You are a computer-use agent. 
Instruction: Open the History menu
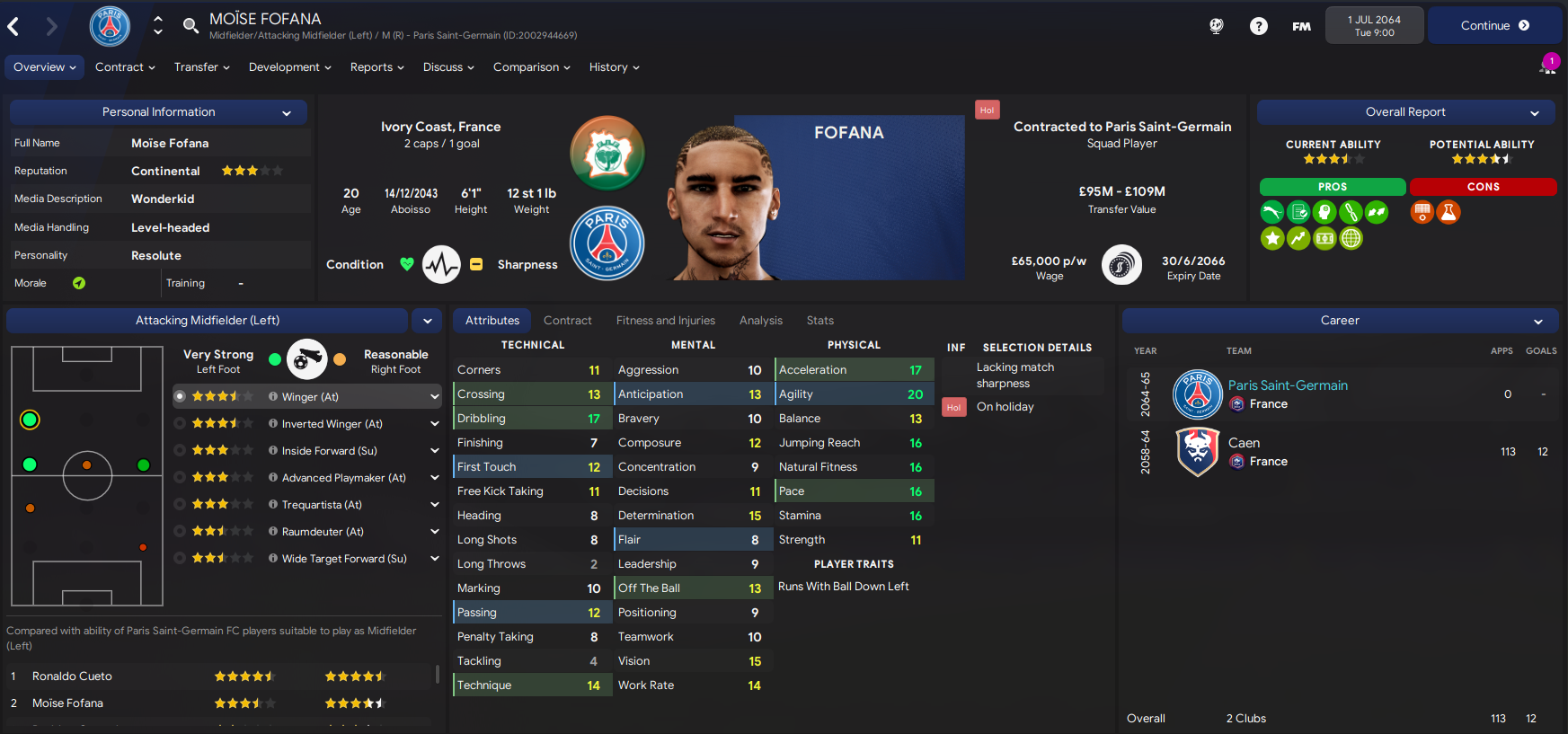(614, 67)
